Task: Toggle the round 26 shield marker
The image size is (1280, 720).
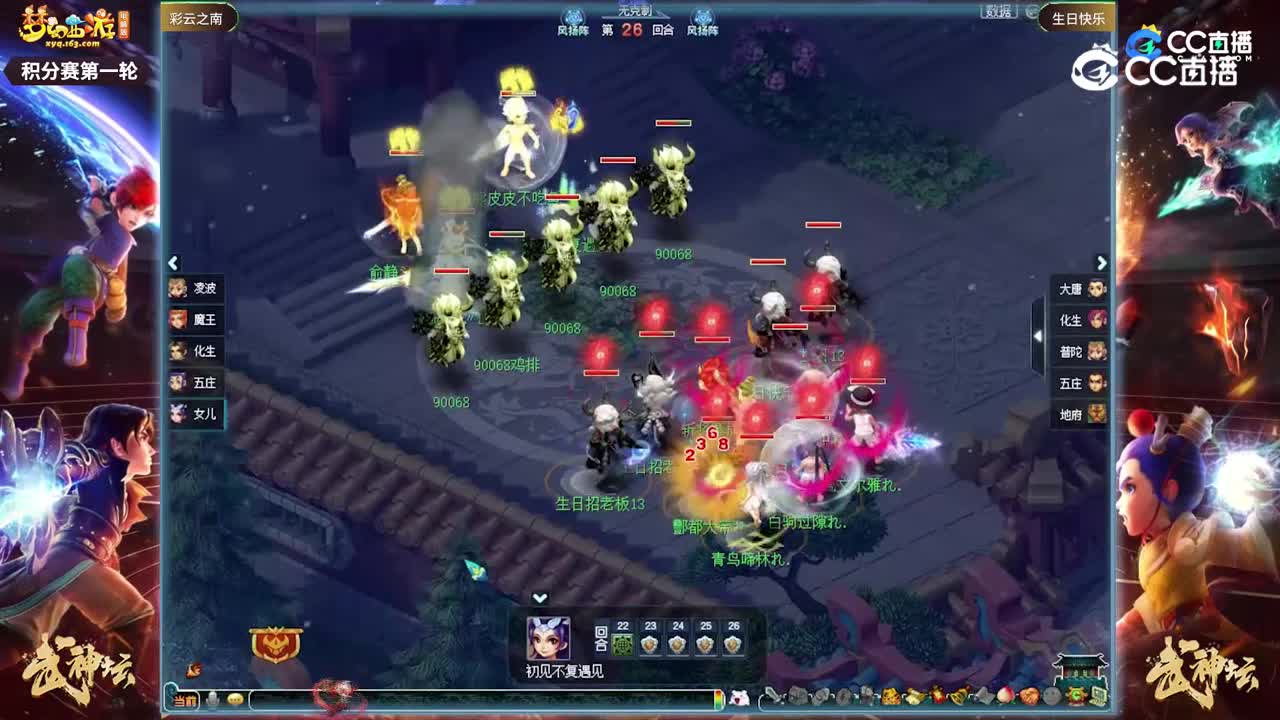Action: (732, 644)
